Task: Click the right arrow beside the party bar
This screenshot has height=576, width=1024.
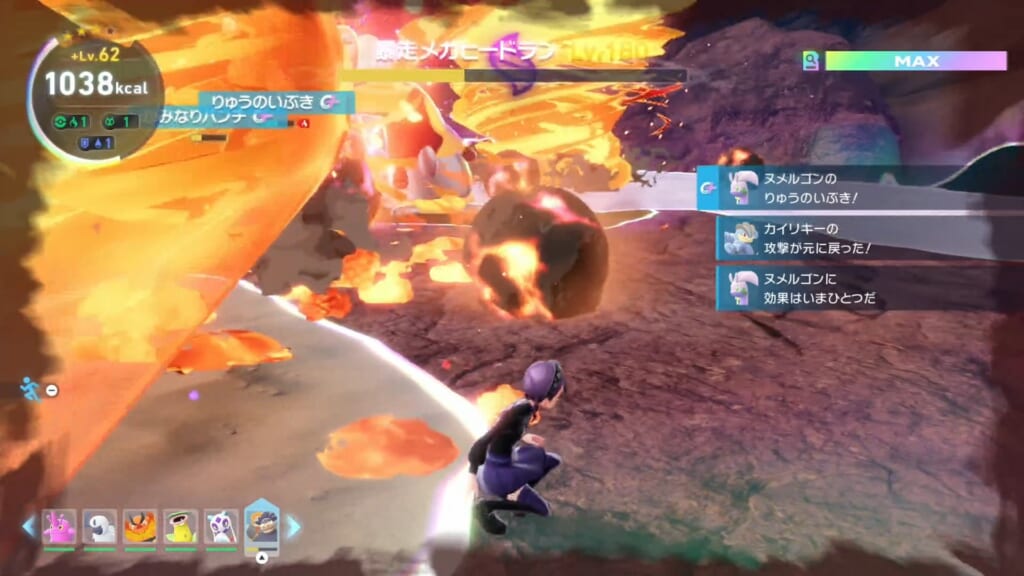Action: pos(293,526)
